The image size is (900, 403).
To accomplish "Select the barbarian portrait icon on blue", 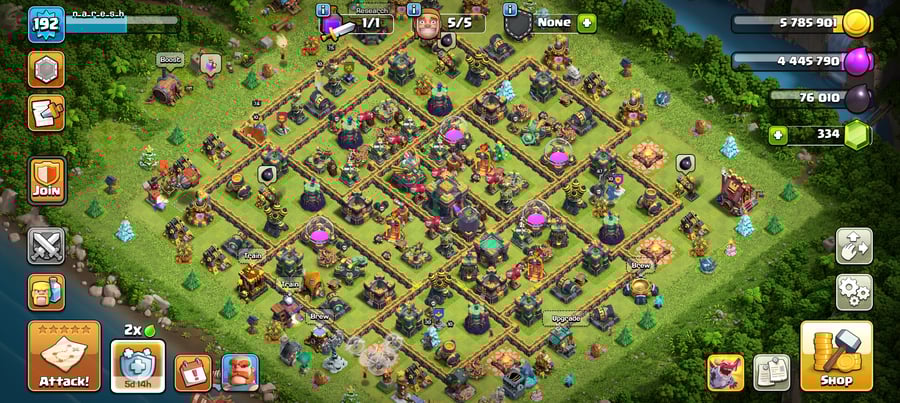I will [x=240, y=372].
